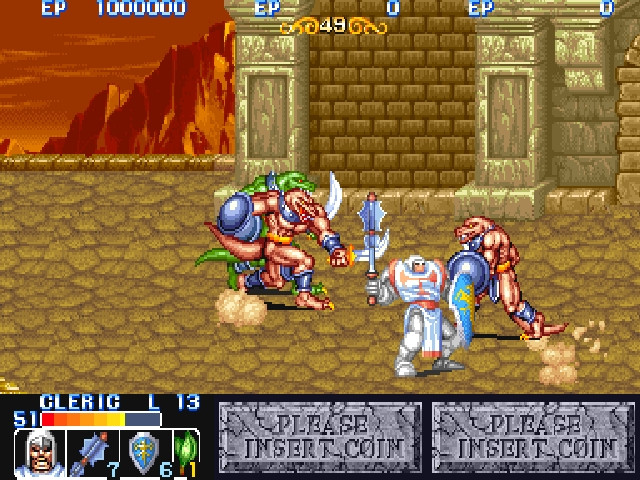Click player two's Please Insert Coin panel
640x480 pixels.
(x=320, y=434)
